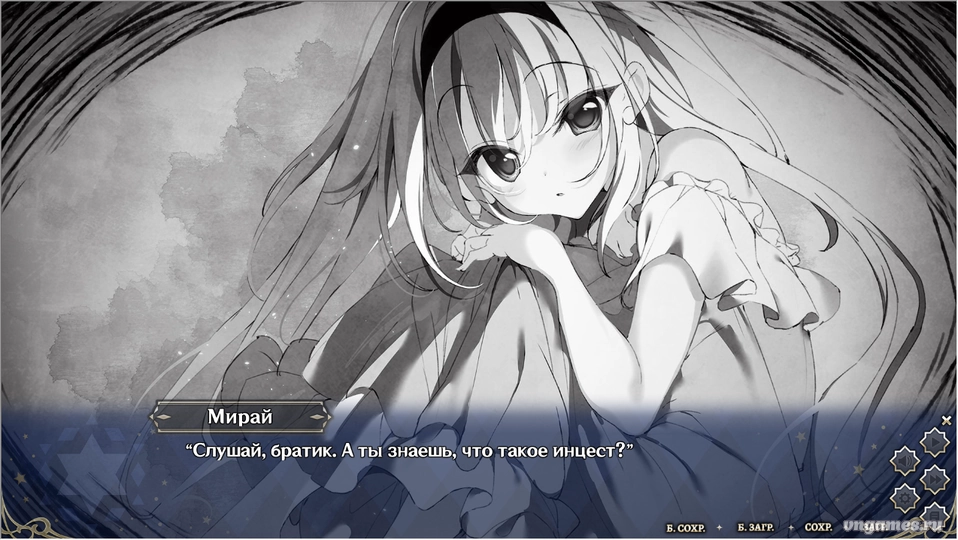Click the speaker voice icon
This screenshot has width=958, height=540.
click(x=905, y=460)
